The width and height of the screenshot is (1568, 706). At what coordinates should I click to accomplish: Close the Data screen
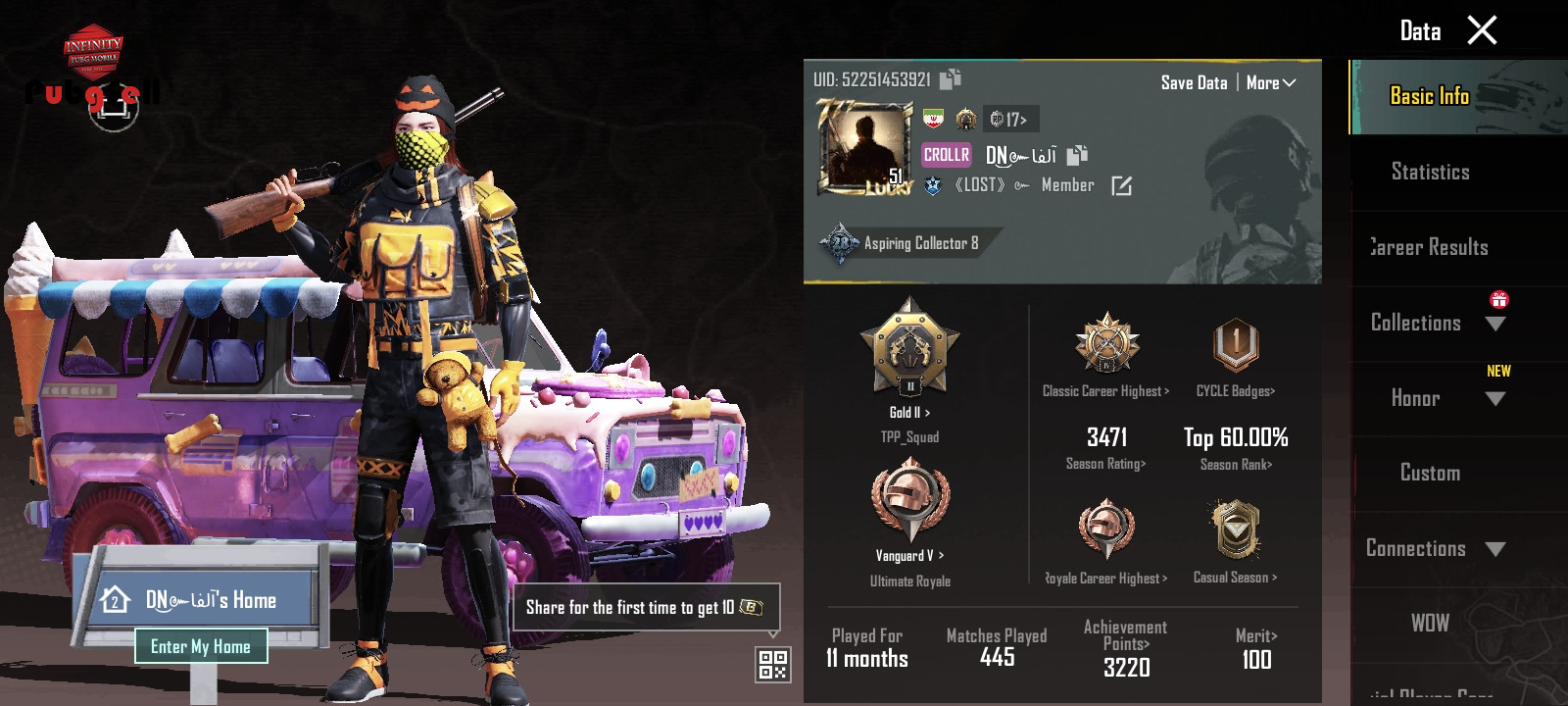click(x=1482, y=31)
